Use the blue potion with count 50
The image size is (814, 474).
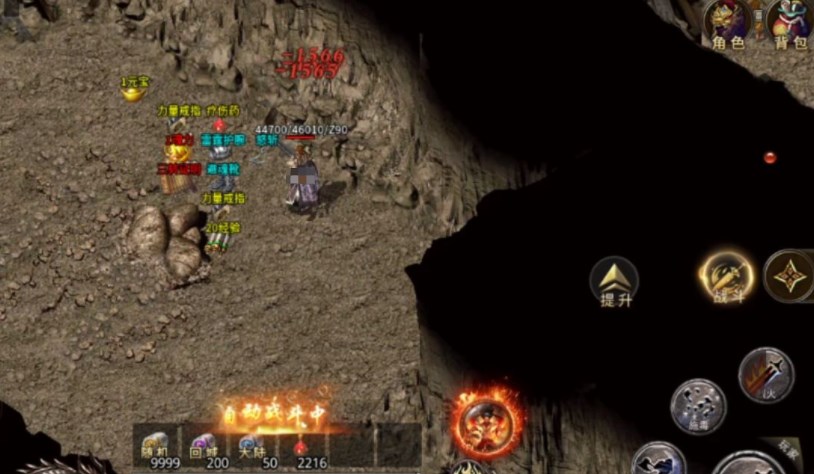point(251,447)
